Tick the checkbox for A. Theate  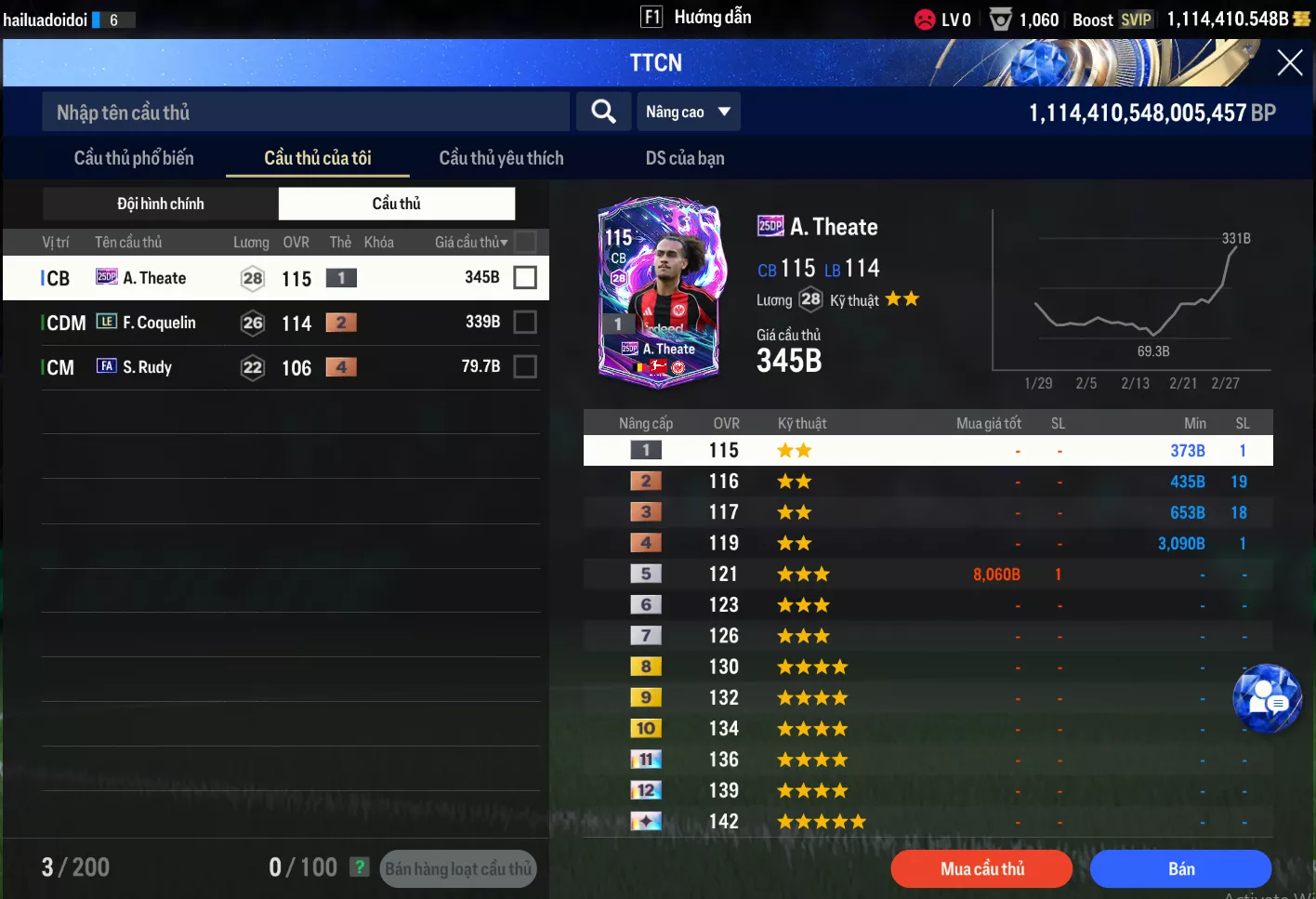tap(525, 277)
